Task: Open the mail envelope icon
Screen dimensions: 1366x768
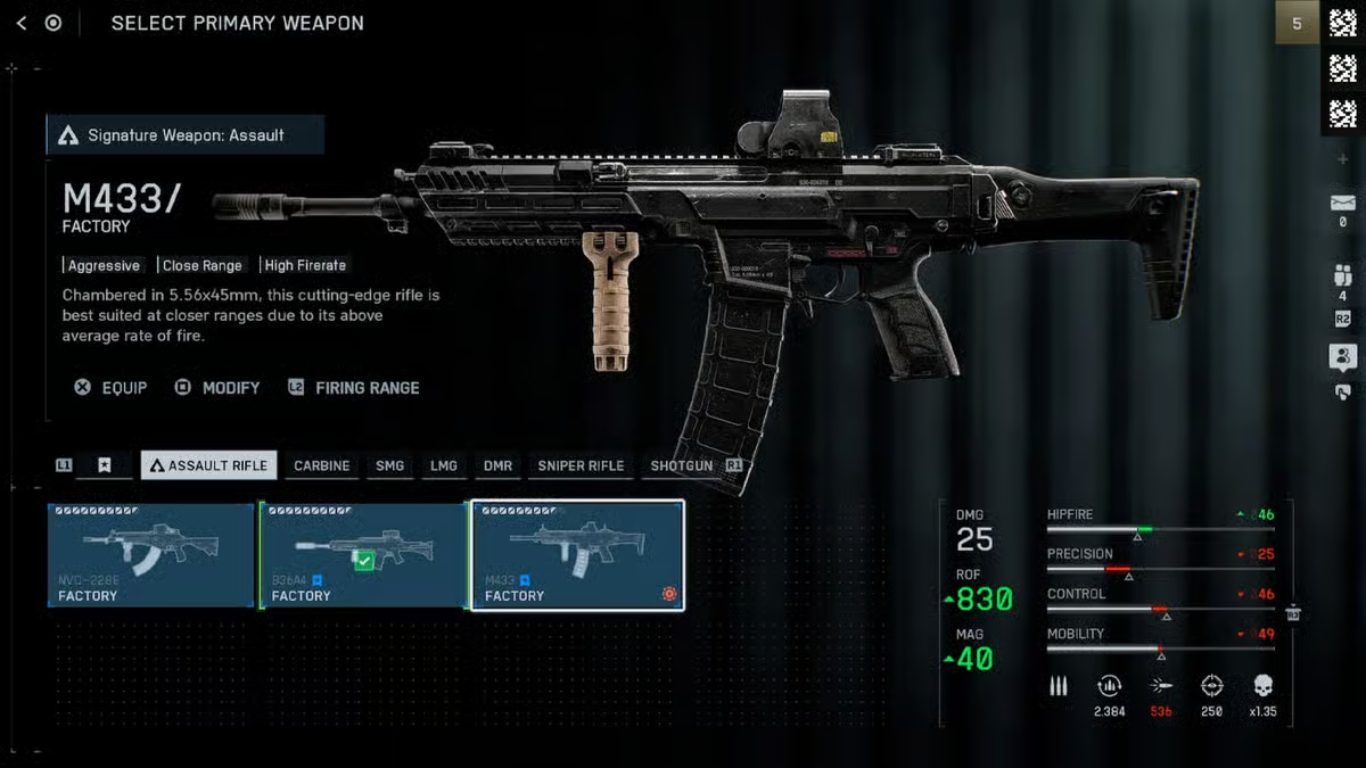Action: [x=1343, y=203]
